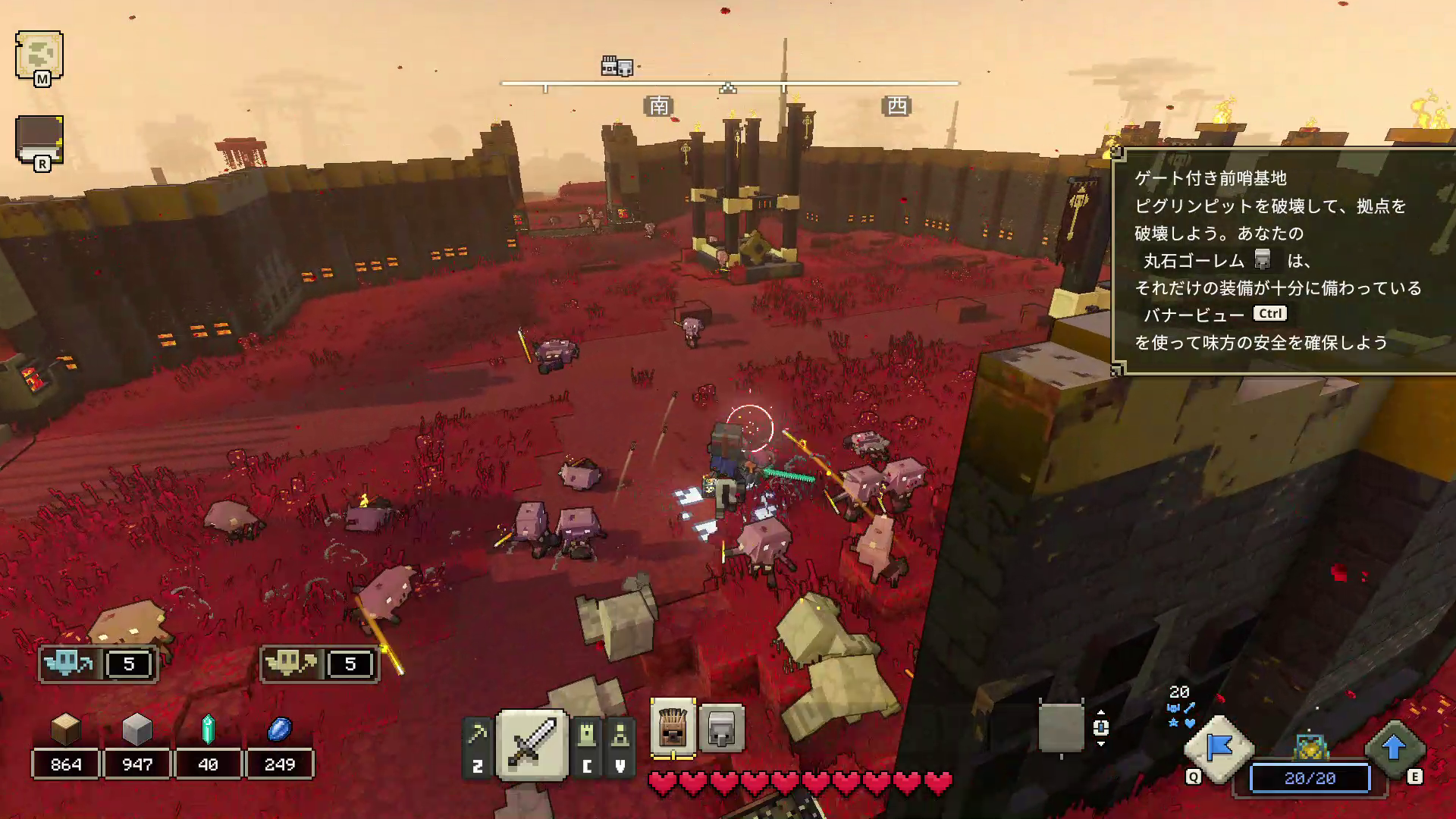Switch to the pickaxe gather toolbar

[478, 745]
